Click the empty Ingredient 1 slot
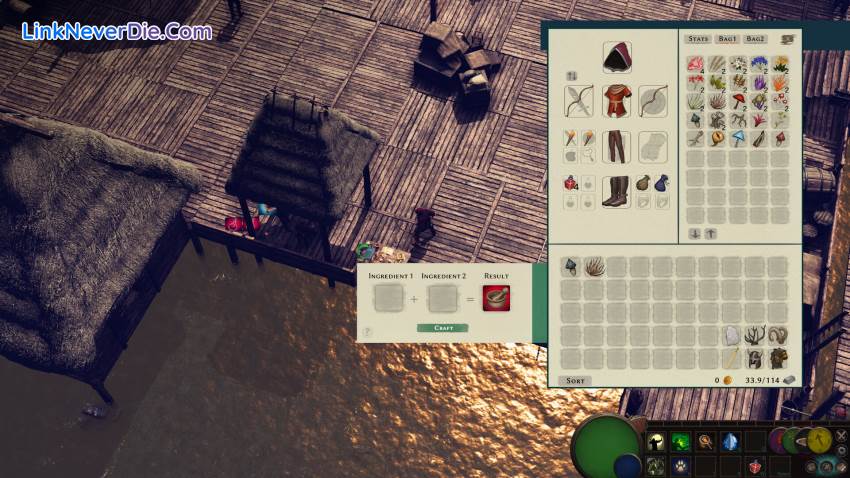The width and height of the screenshot is (850, 478). pos(387,298)
